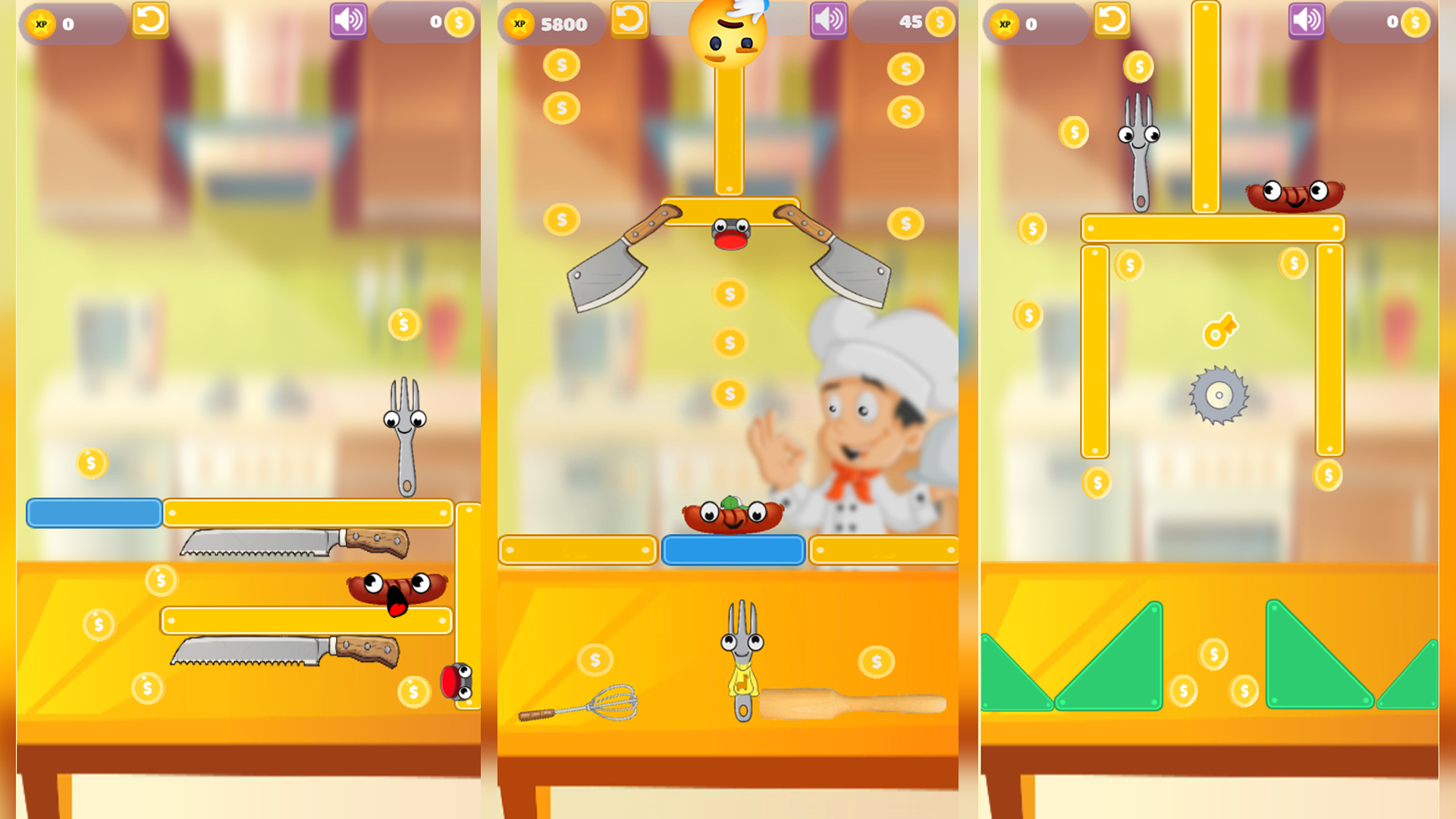Mute the sound in the left panel
Image resolution: width=1456 pixels, height=819 pixels.
(x=349, y=20)
